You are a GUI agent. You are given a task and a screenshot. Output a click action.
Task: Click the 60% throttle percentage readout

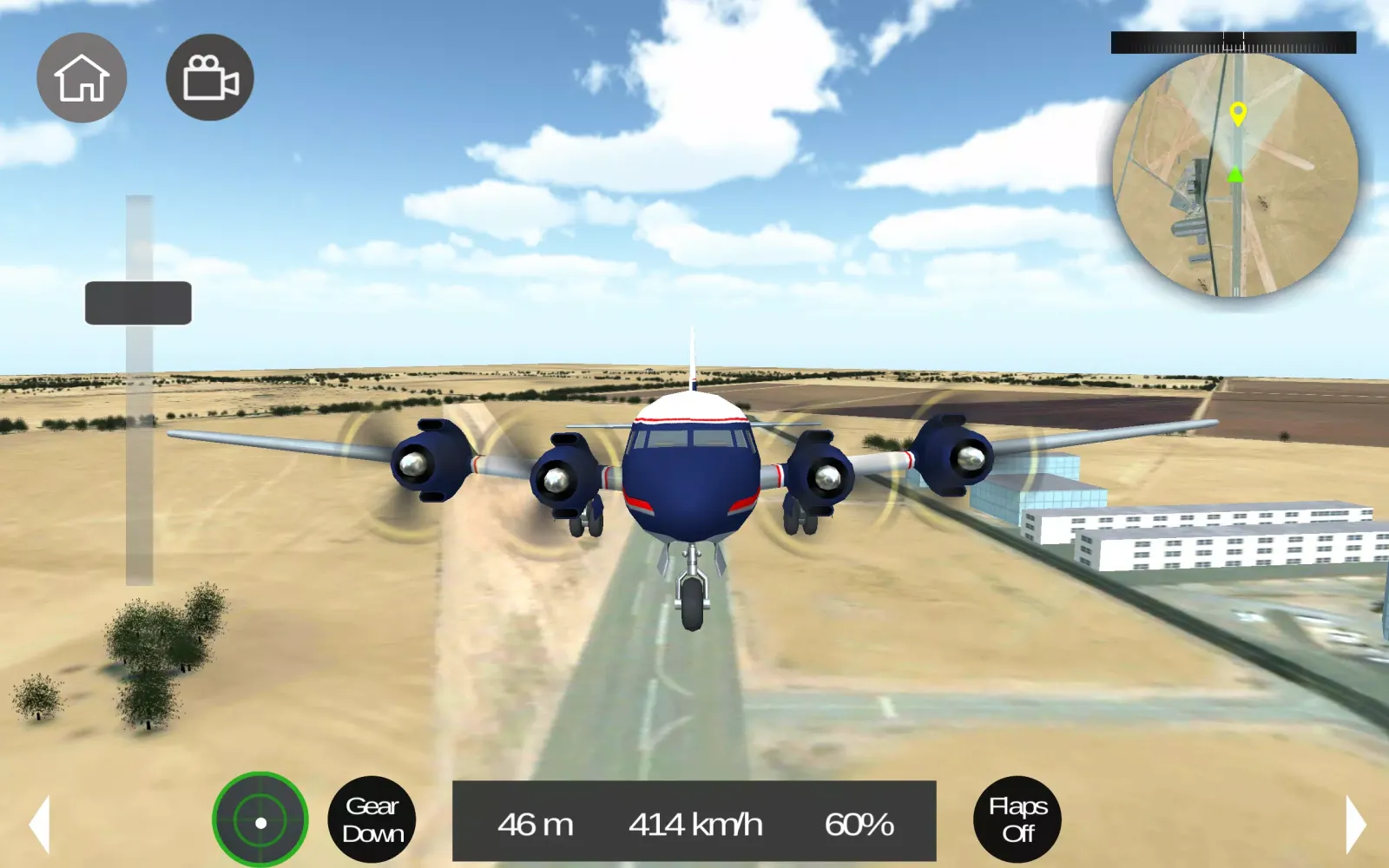[x=860, y=825]
